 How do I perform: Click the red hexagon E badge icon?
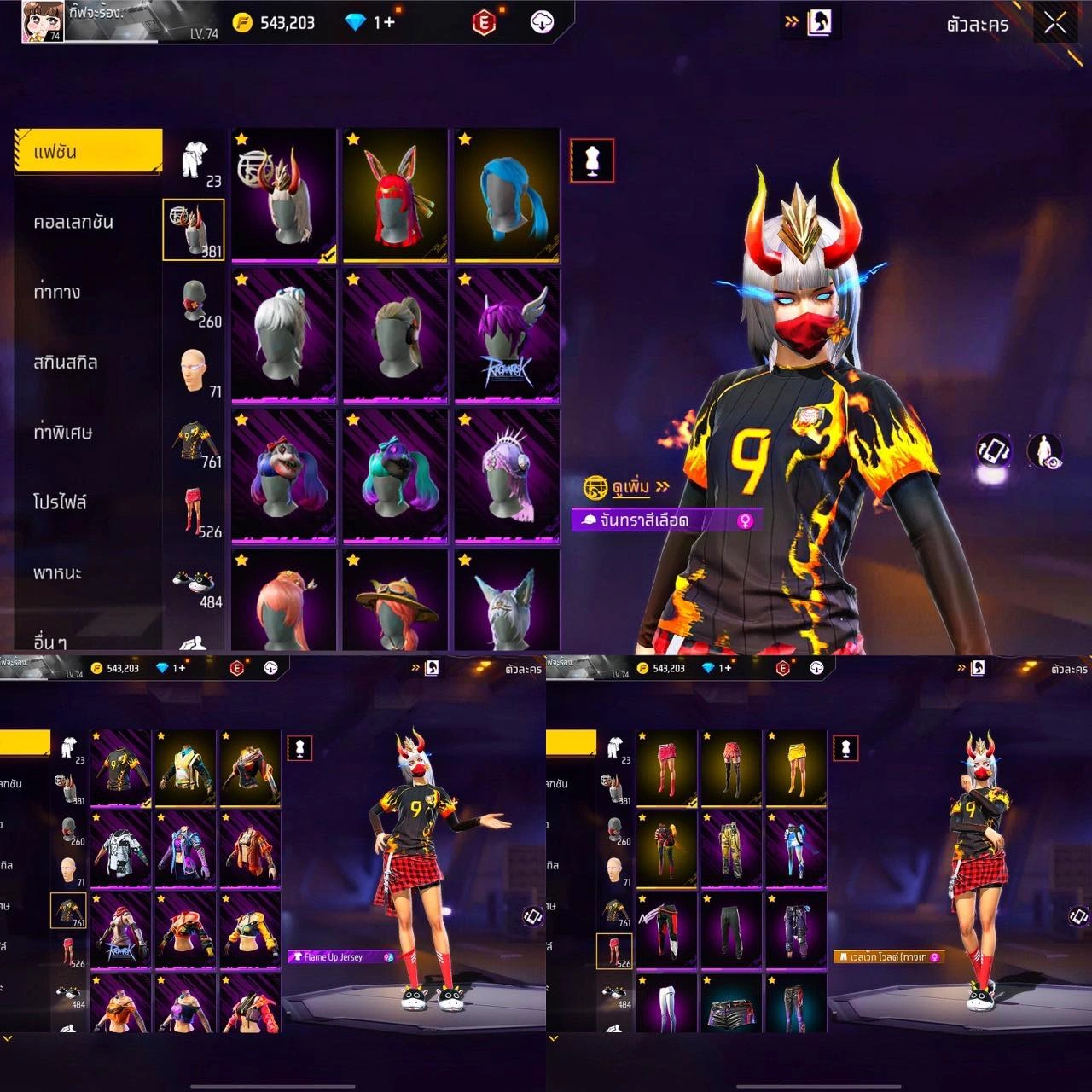[484, 23]
